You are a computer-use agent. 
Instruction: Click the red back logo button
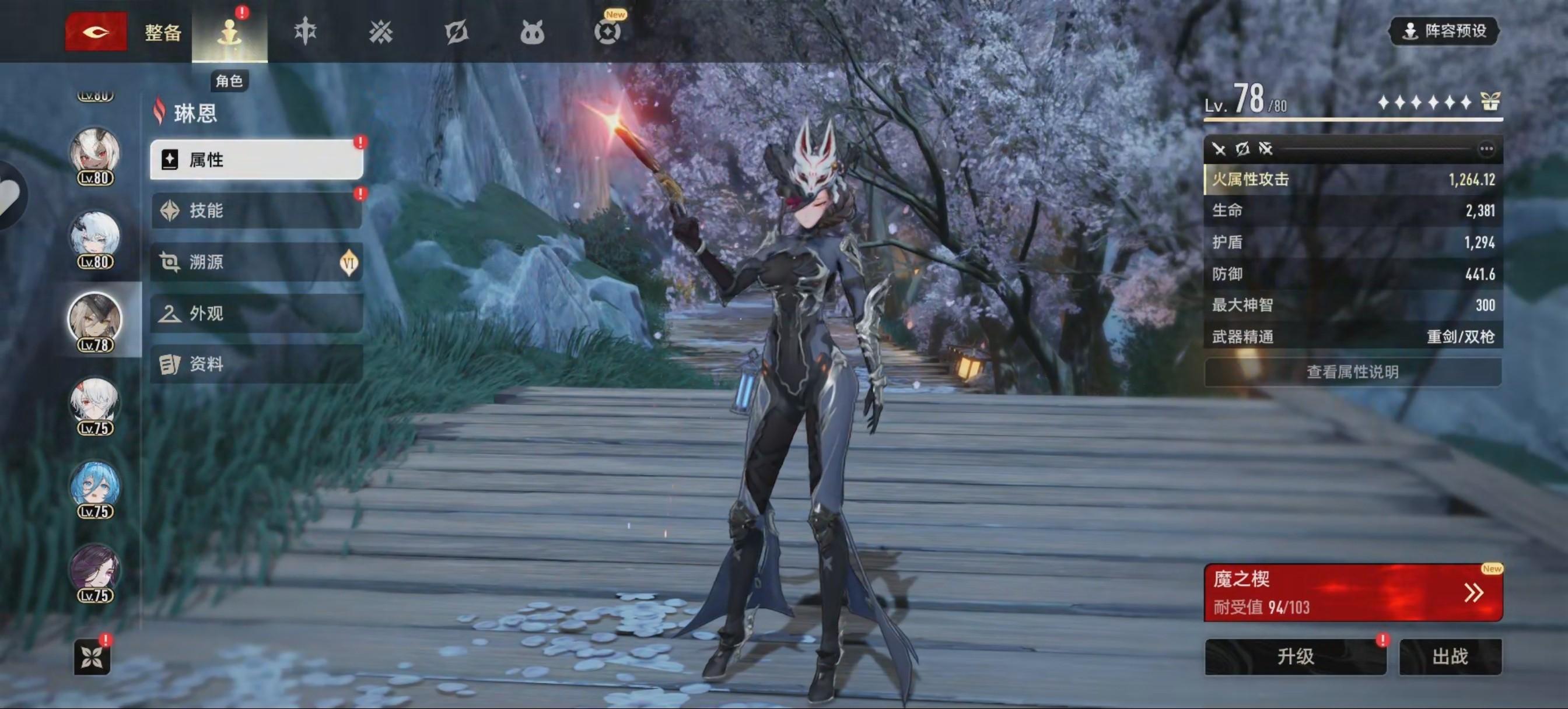point(96,31)
